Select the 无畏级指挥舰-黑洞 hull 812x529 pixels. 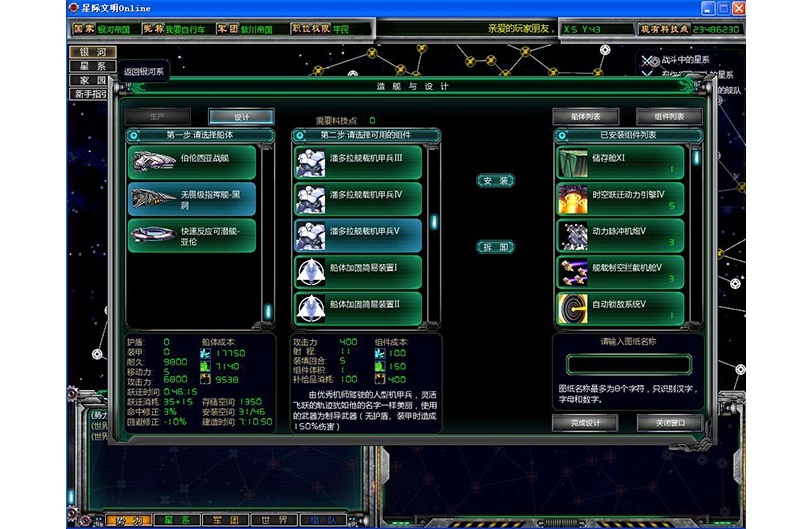[192, 199]
